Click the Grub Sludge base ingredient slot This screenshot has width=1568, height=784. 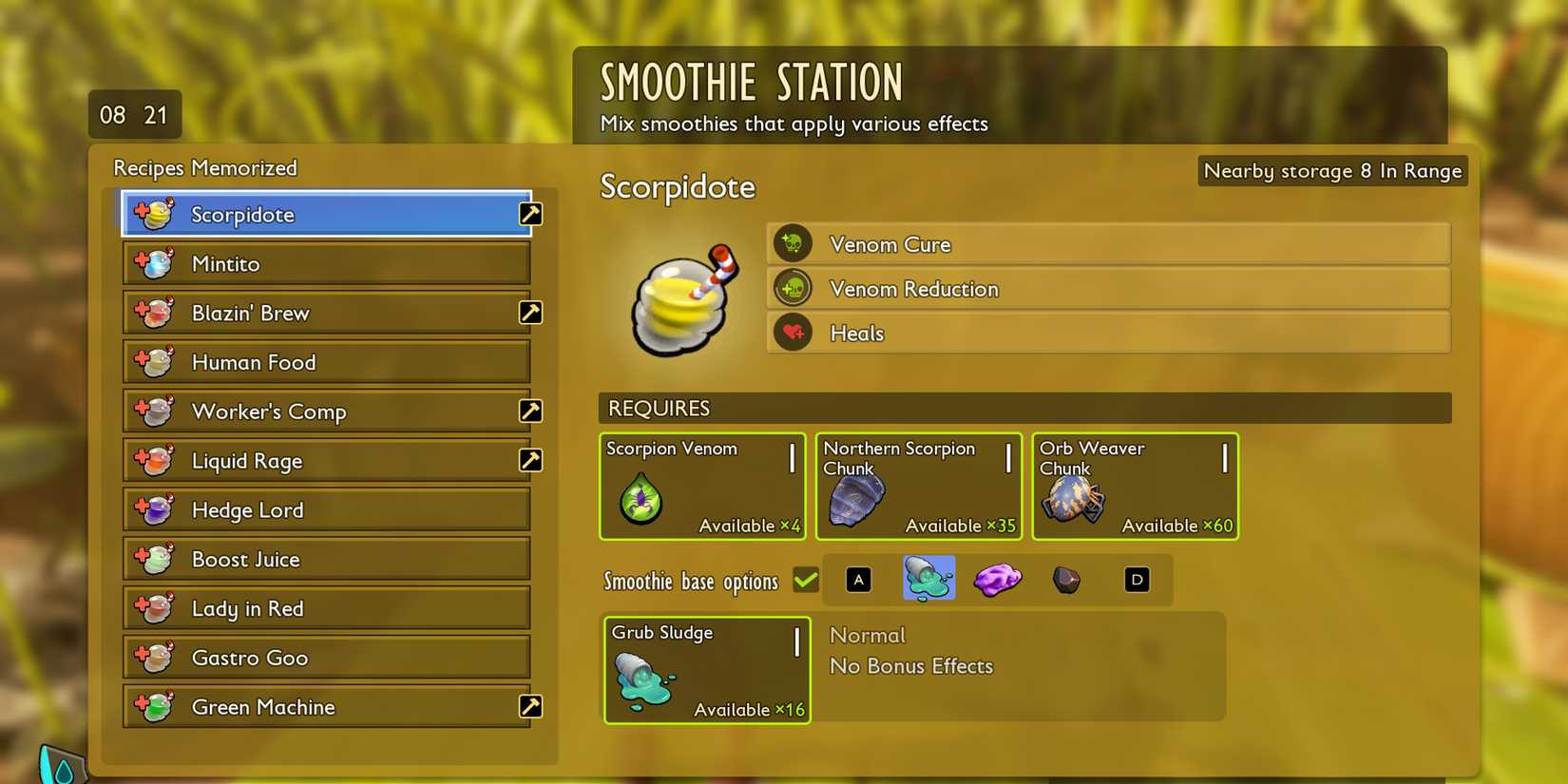tap(707, 670)
